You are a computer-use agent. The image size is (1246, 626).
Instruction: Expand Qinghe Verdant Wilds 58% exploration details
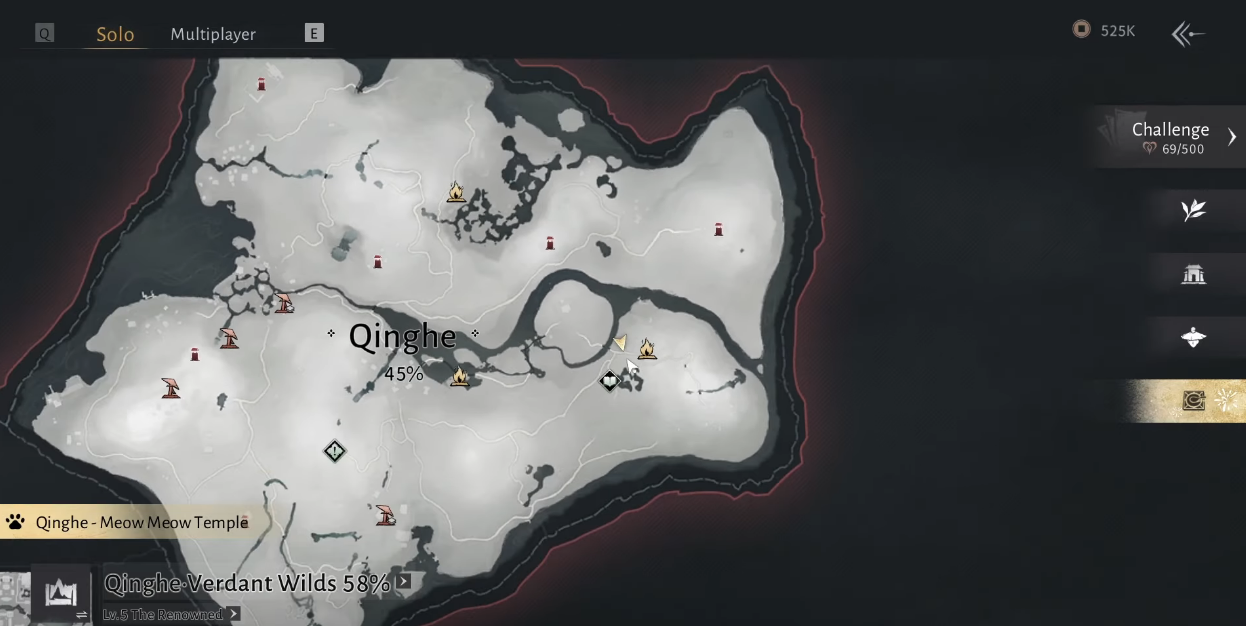[x=404, y=581]
